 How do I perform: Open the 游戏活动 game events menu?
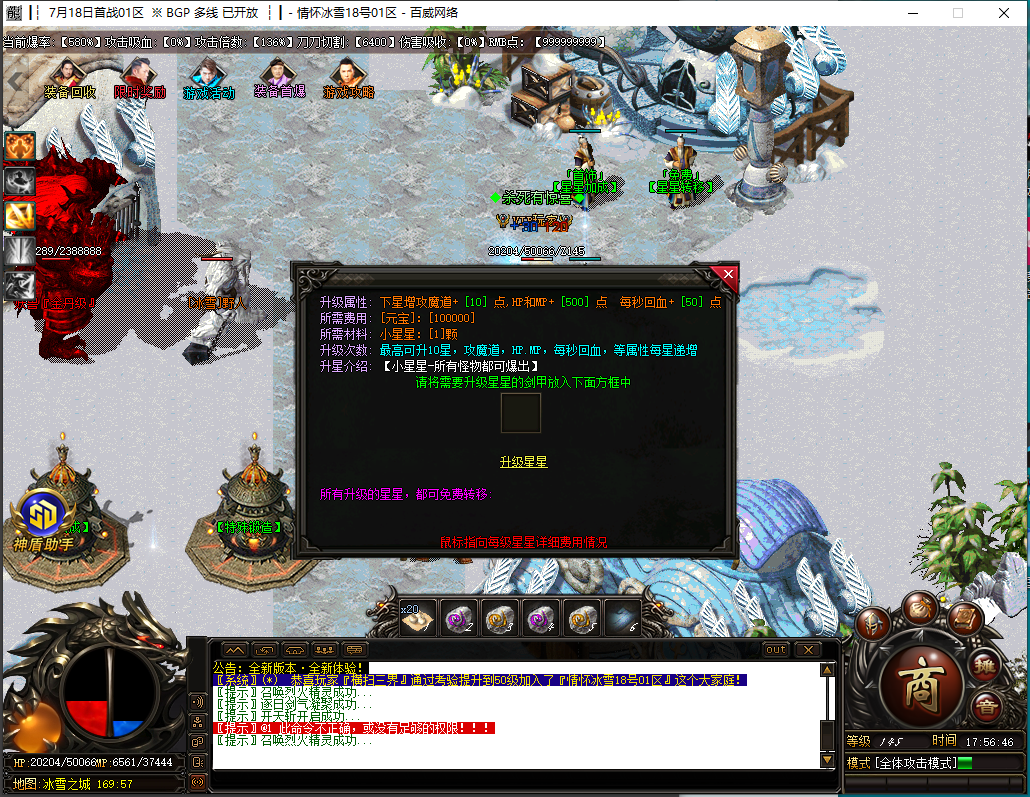tap(208, 80)
